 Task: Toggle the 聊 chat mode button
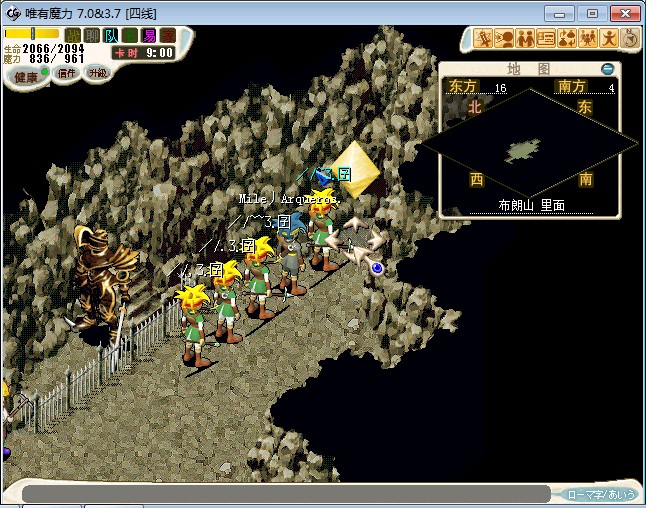(x=92, y=36)
